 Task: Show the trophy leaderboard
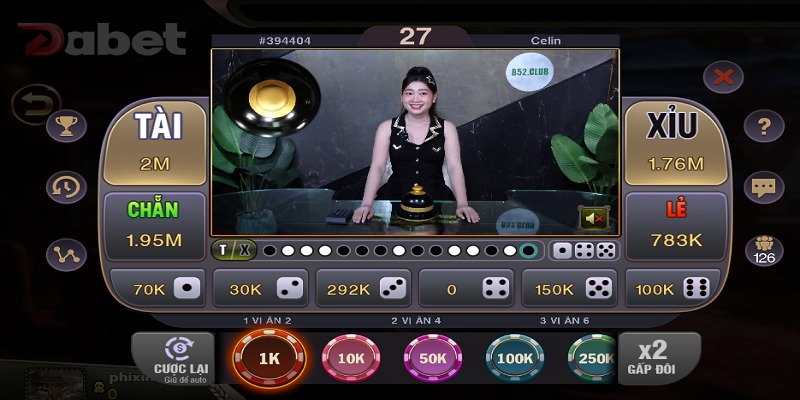coord(66,126)
